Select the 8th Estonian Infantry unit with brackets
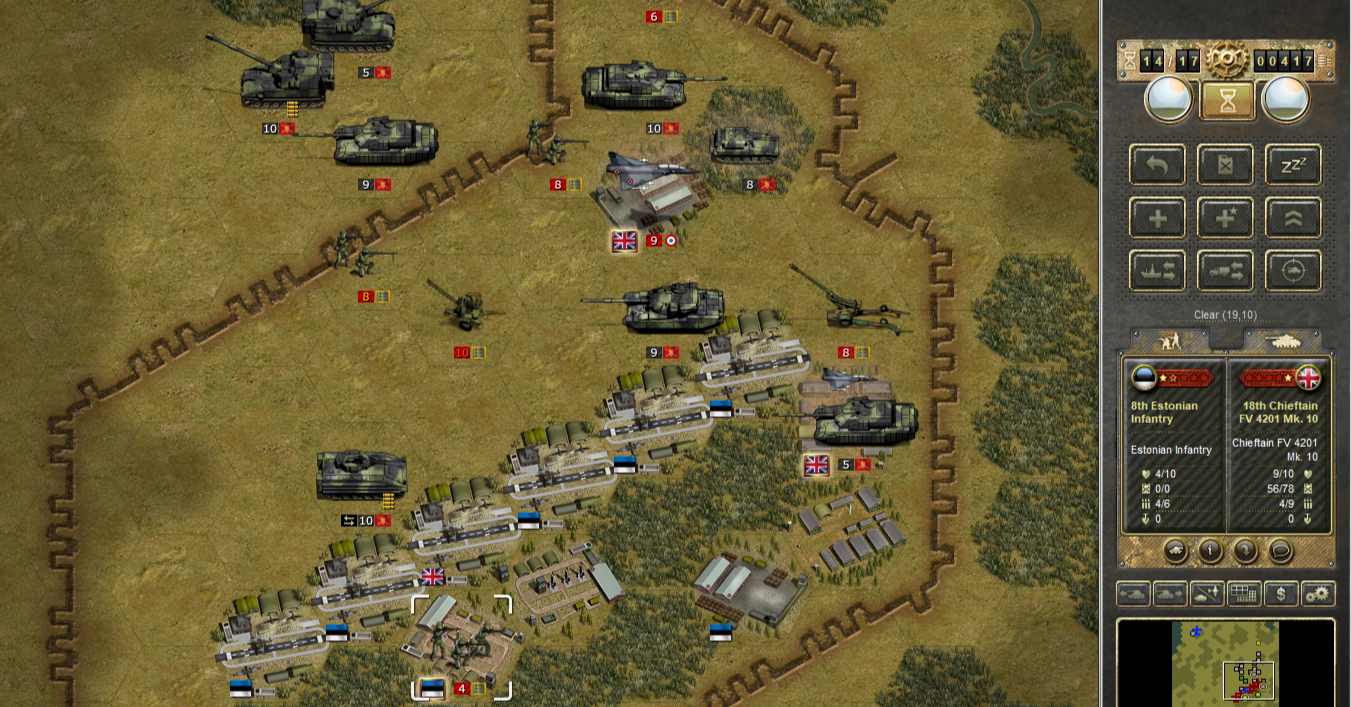This screenshot has width=1351, height=707. pyautogui.click(x=461, y=645)
